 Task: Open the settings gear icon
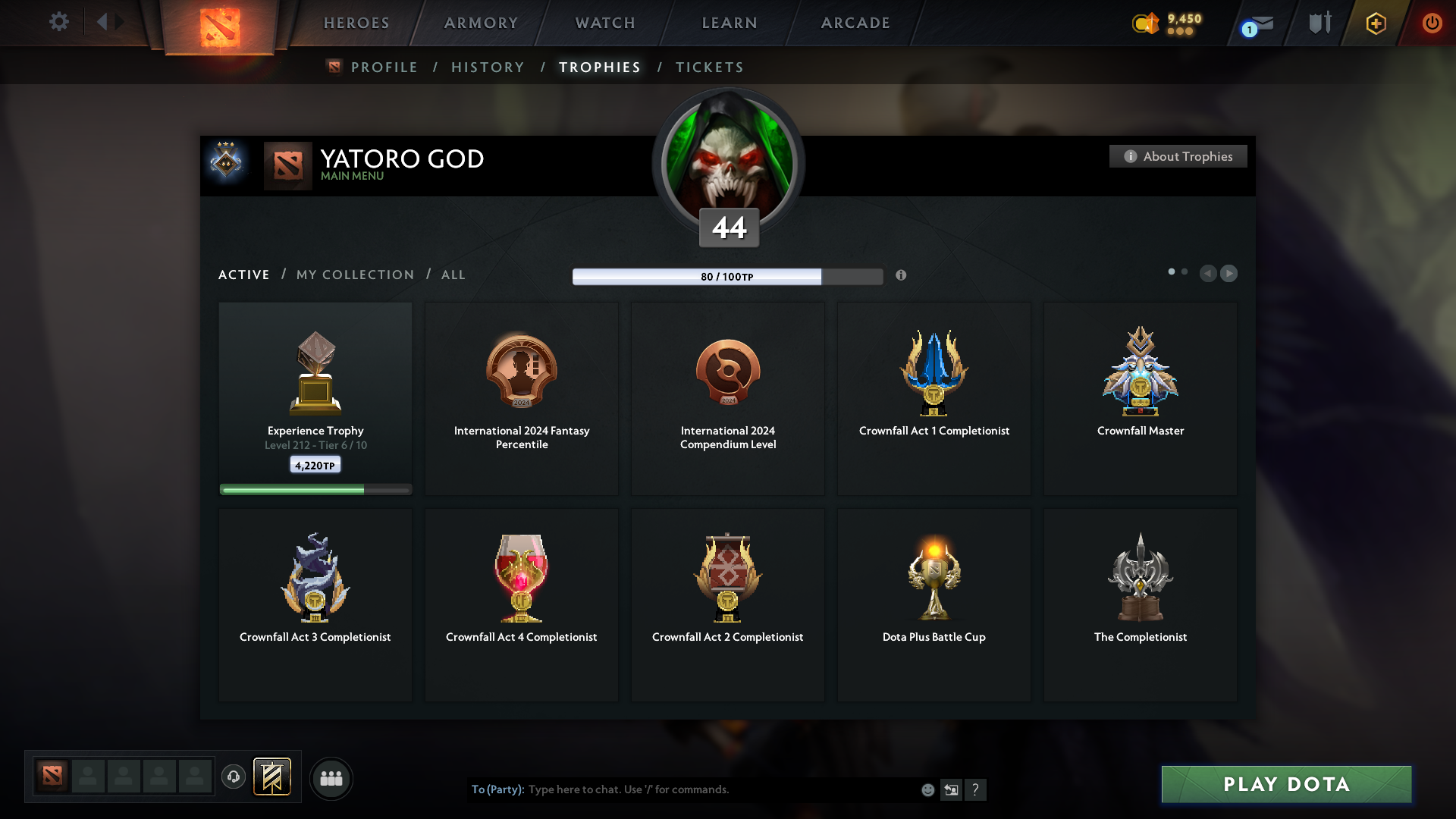pyautogui.click(x=59, y=23)
